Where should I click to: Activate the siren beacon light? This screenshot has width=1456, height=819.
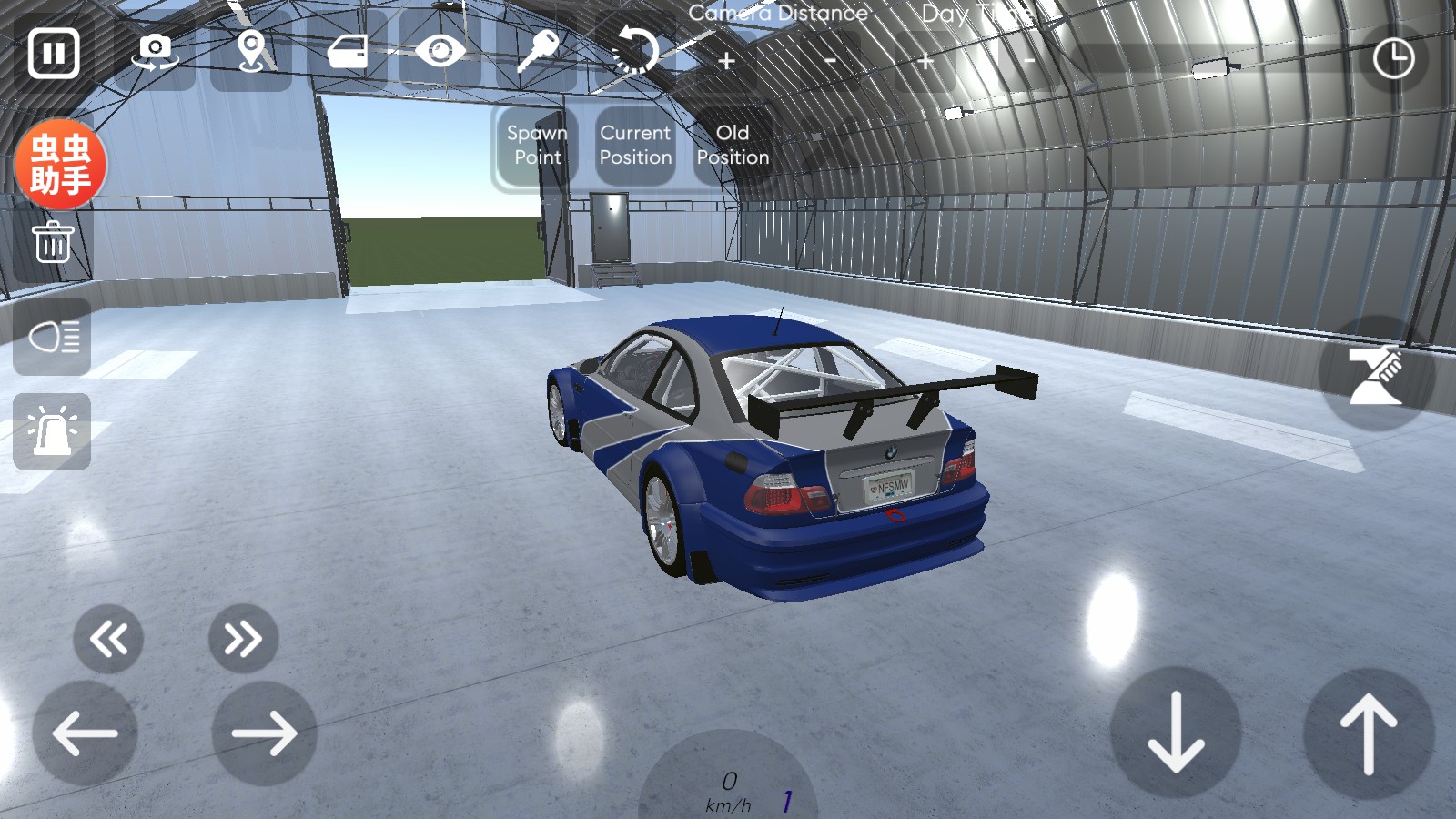[53, 431]
